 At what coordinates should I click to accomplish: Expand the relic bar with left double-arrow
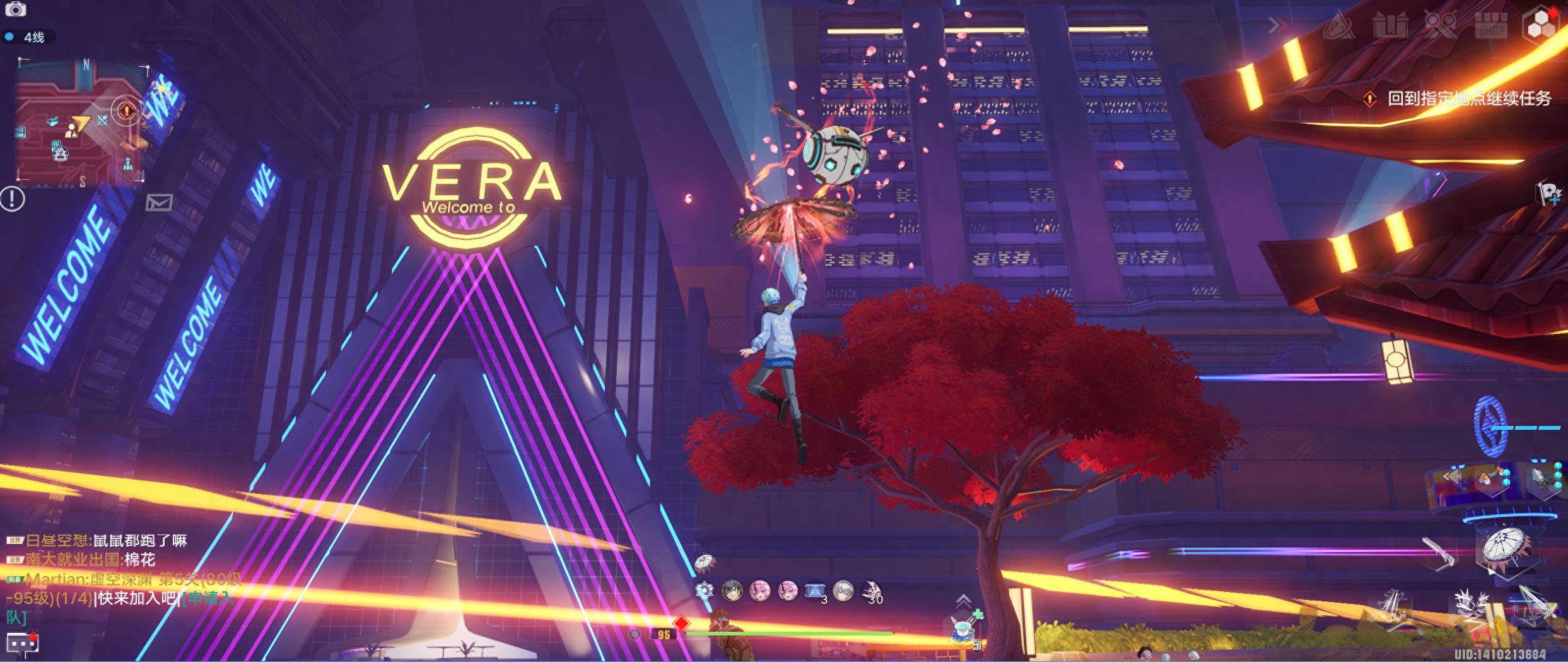(1451, 476)
